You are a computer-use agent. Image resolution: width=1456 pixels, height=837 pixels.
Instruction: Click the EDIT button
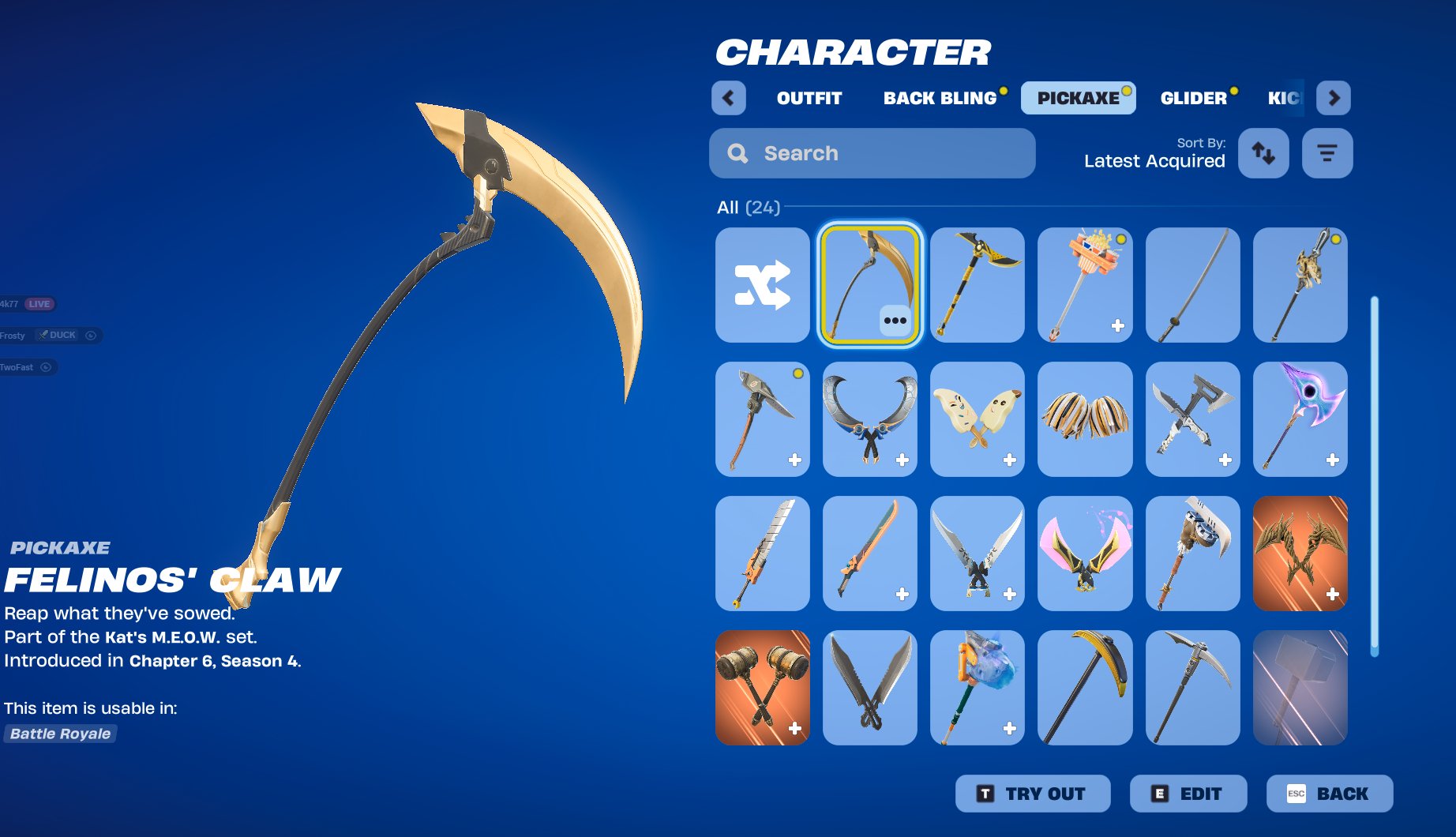[x=1188, y=794]
